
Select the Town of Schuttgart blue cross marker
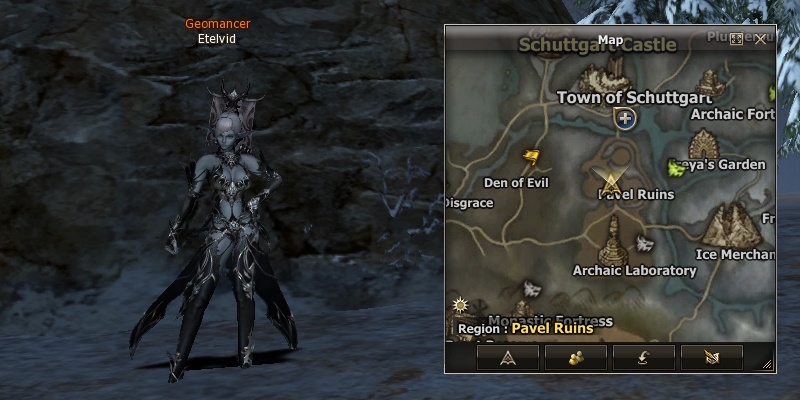[x=626, y=120]
